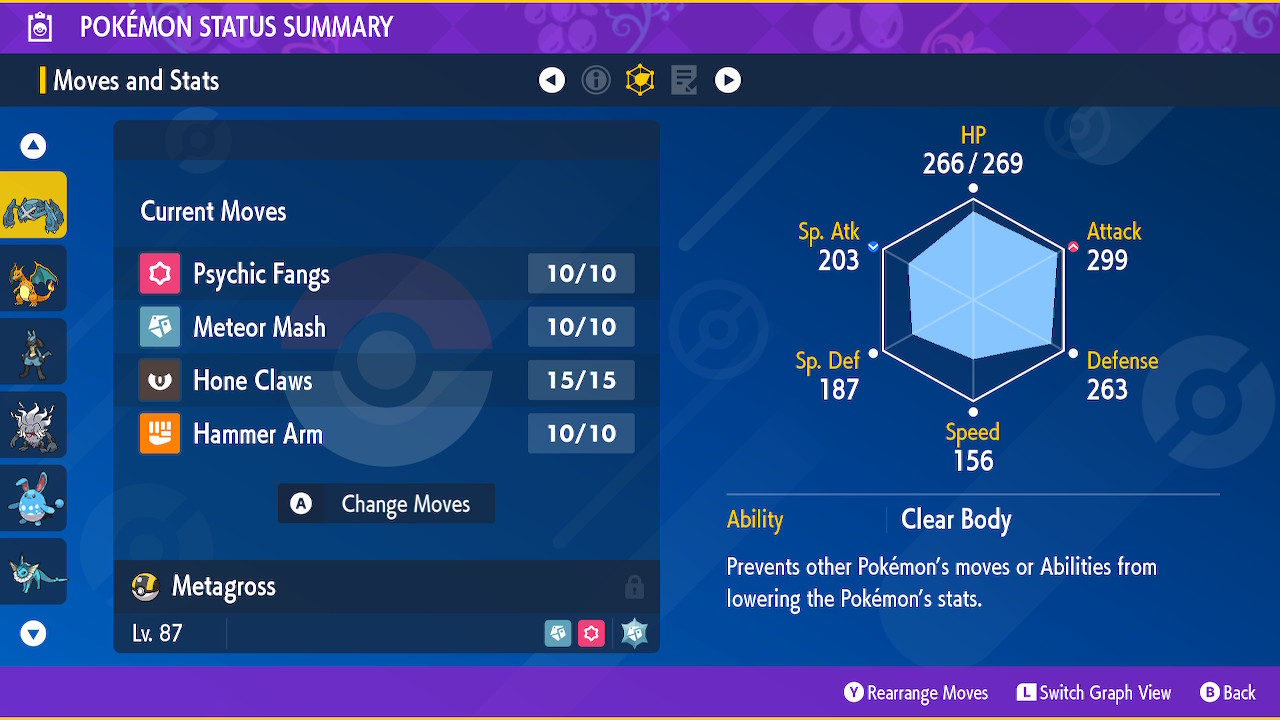This screenshot has height=720, width=1280.
Task: Select the Meteor Mash move row
Action: 386,327
